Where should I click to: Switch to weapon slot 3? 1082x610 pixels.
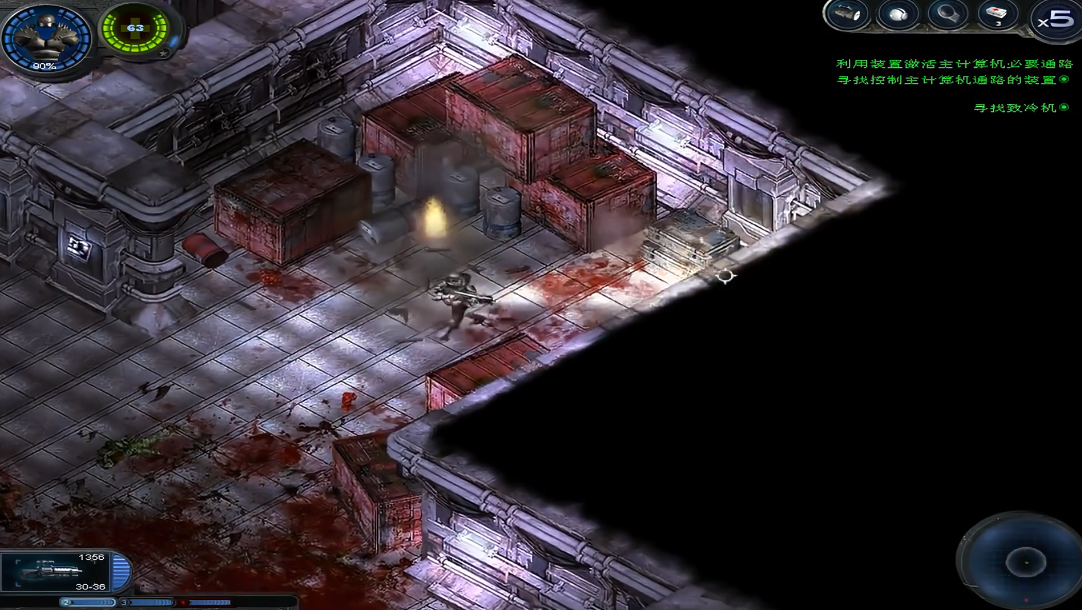(146, 602)
